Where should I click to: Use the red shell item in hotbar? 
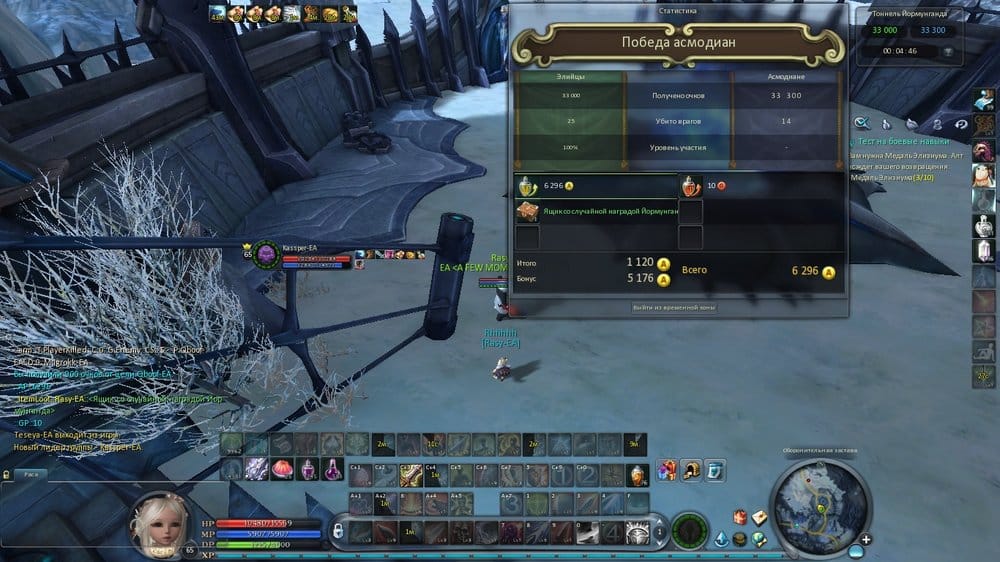click(x=282, y=468)
